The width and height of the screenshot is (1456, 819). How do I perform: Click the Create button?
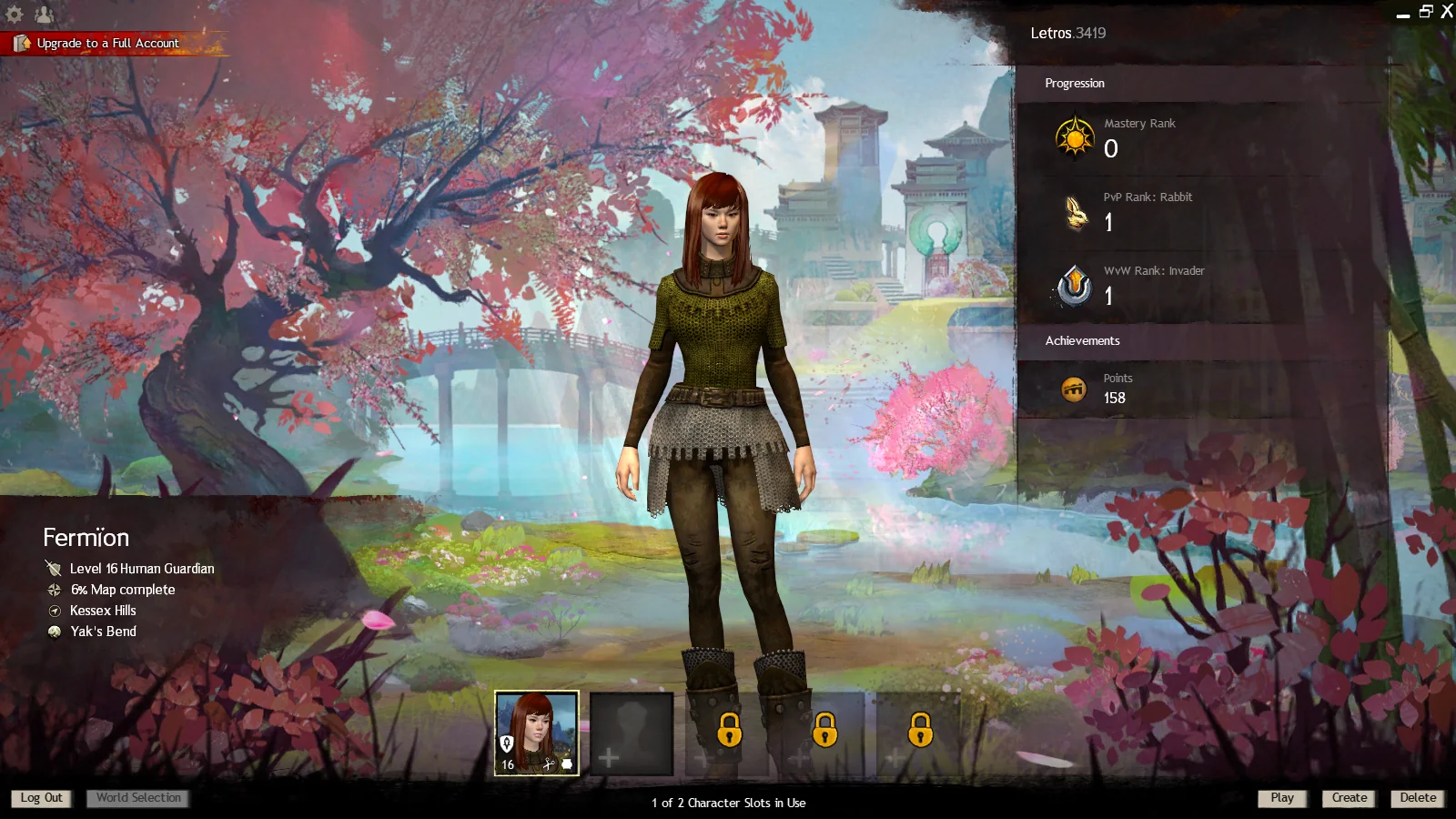pyautogui.click(x=1349, y=798)
